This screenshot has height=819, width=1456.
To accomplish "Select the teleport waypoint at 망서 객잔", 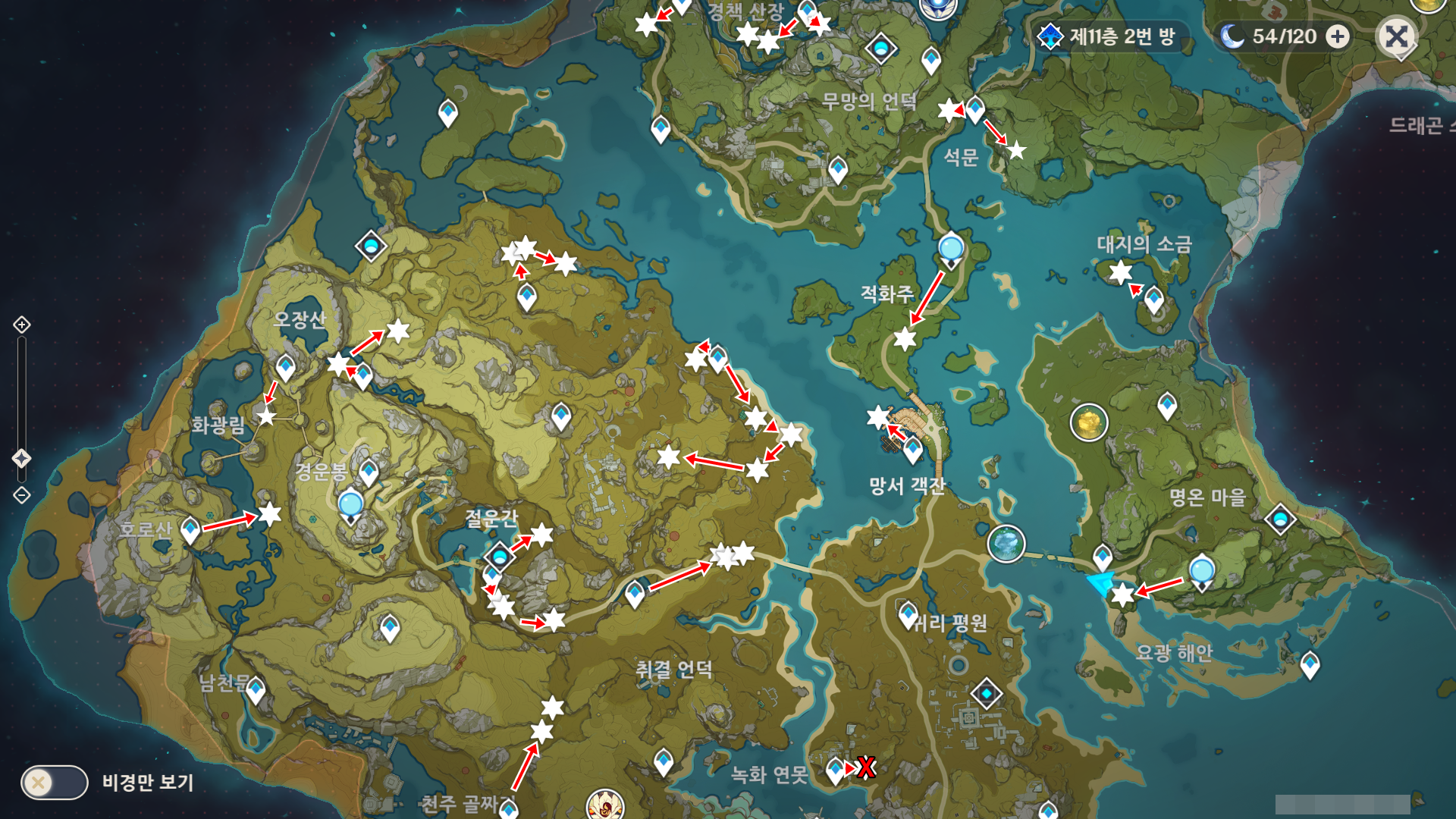I will click(x=913, y=449).
